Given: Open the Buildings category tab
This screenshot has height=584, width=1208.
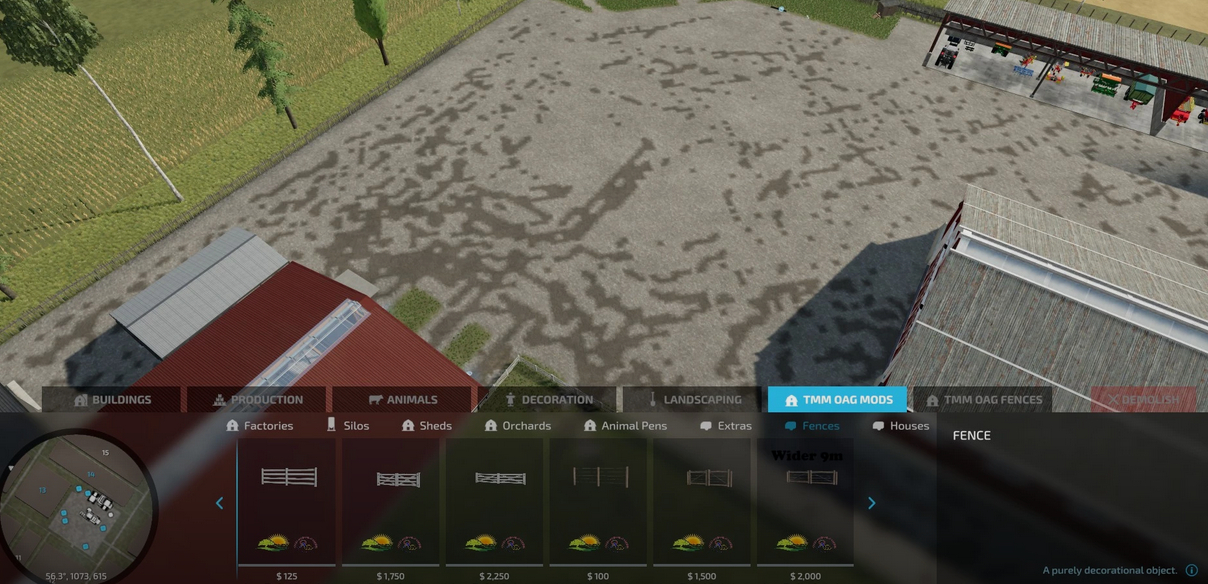Looking at the screenshot, I should pyautogui.click(x=111, y=400).
